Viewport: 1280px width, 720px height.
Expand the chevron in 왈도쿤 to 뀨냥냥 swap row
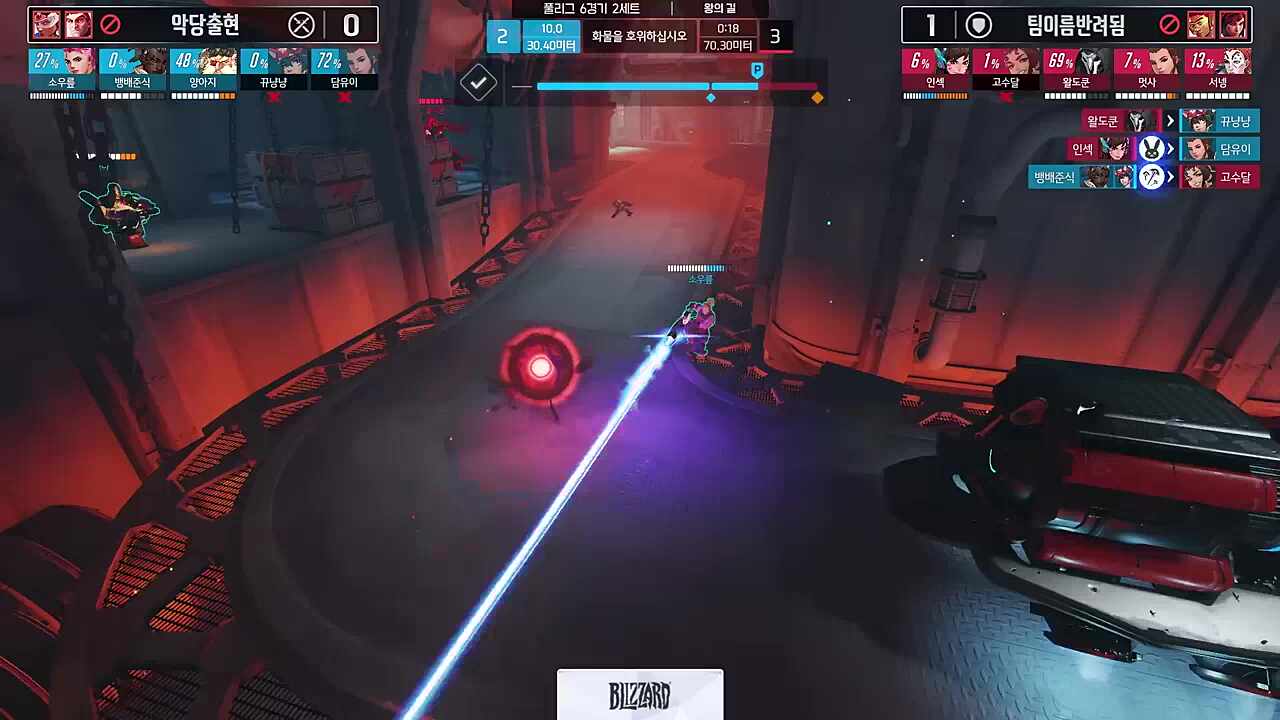tap(1169, 120)
